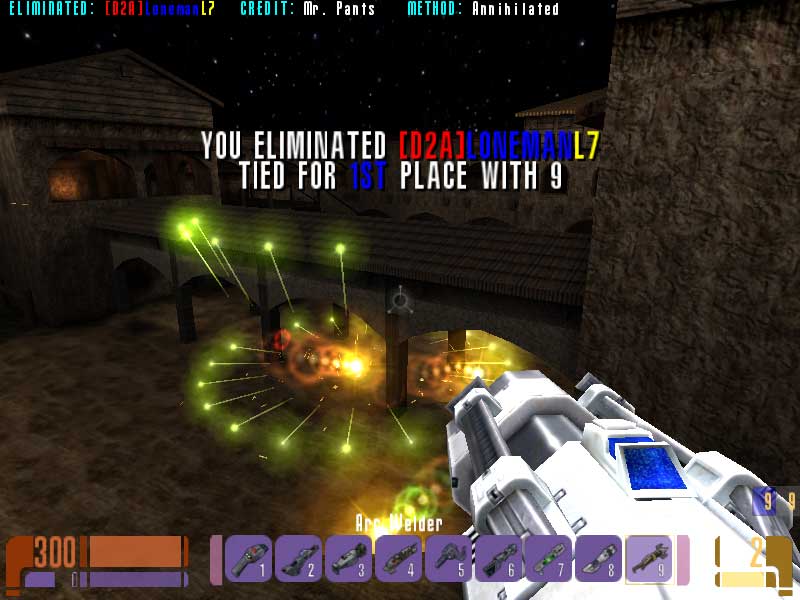Choose weapon slot 2 in the weapon bar

point(299,559)
